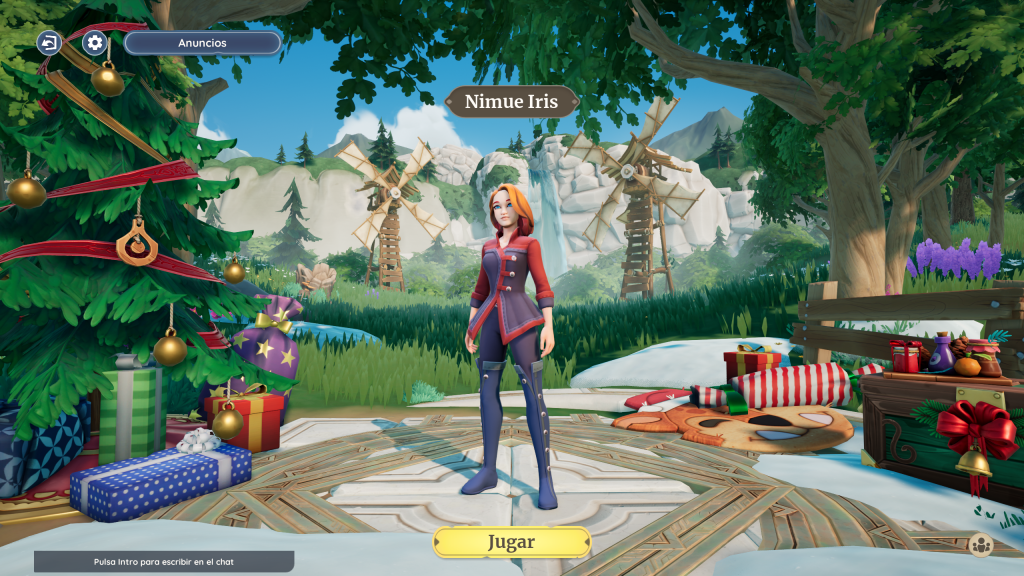Open the friends group icon

(x=980, y=545)
